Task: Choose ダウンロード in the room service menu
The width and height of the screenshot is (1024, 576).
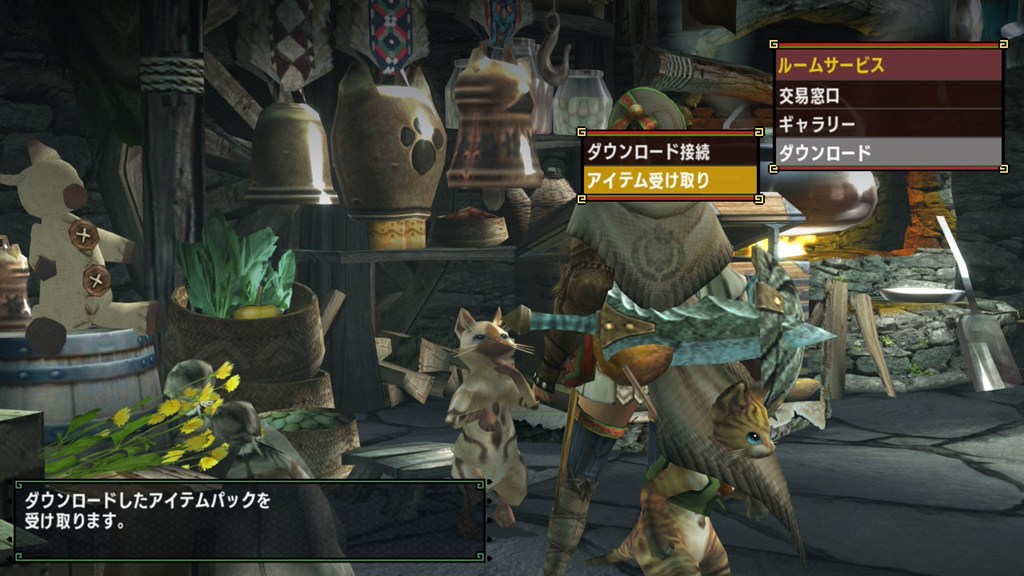Action: [888, 153]
